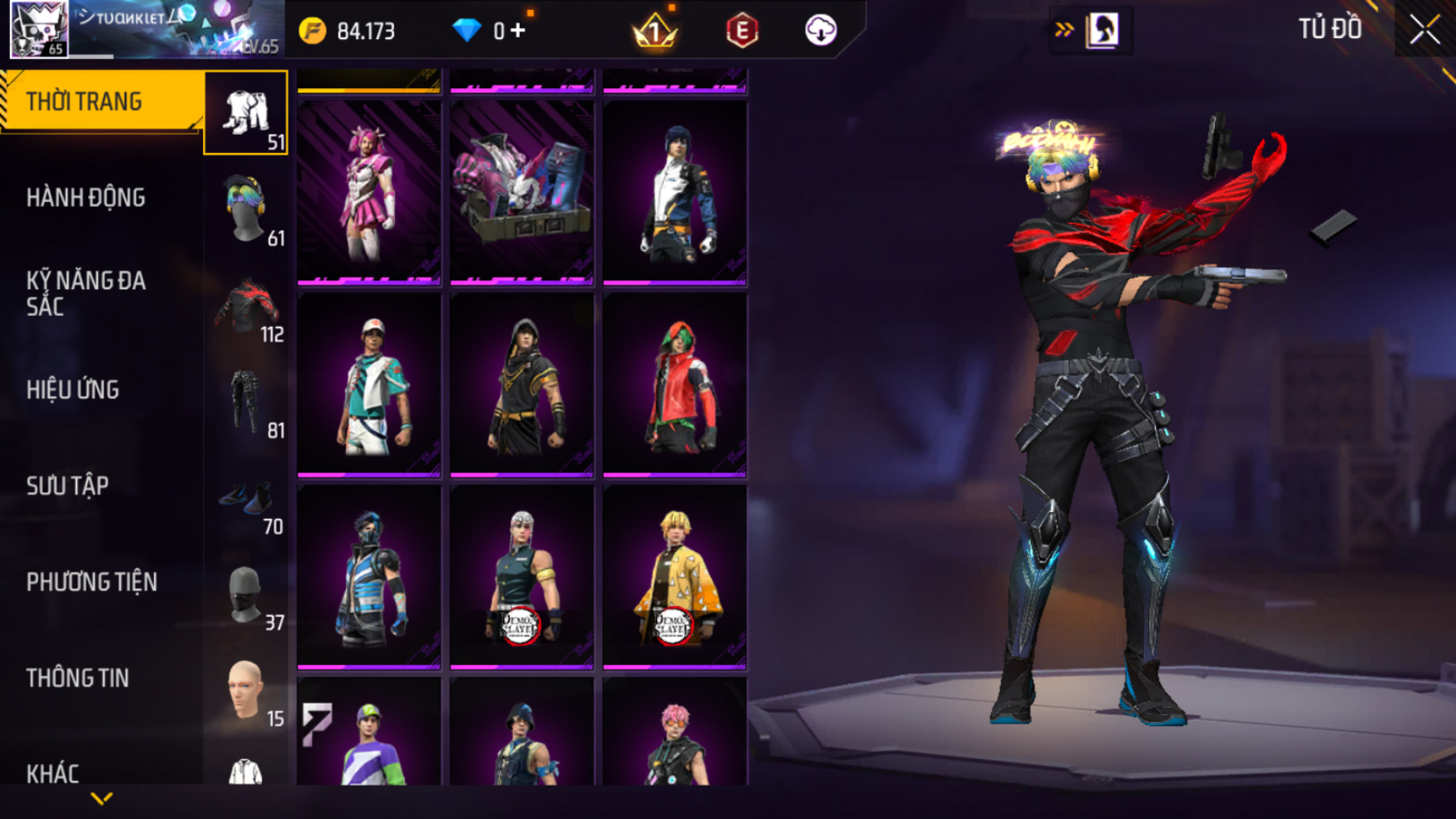Close the wardrobe screen with the X
1456x819 pixels.
[x=1424, y=30]
